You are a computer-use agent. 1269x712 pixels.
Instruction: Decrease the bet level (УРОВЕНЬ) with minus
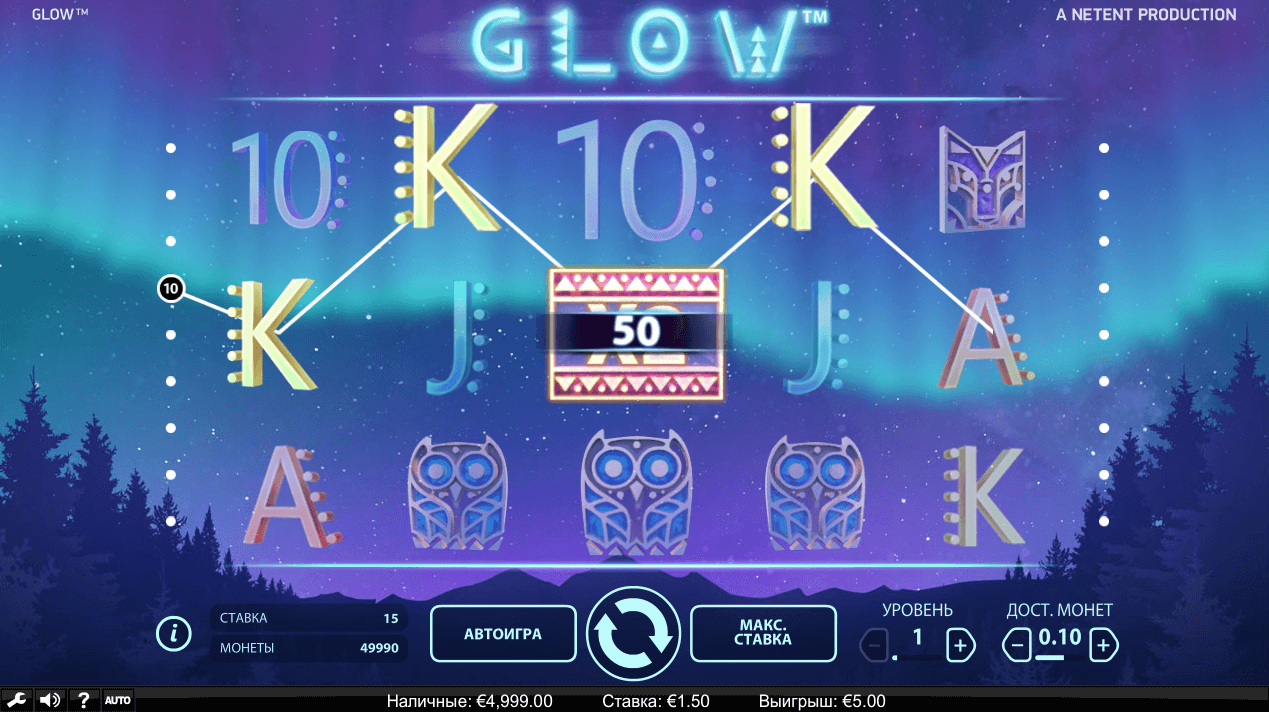click(874, 645)
